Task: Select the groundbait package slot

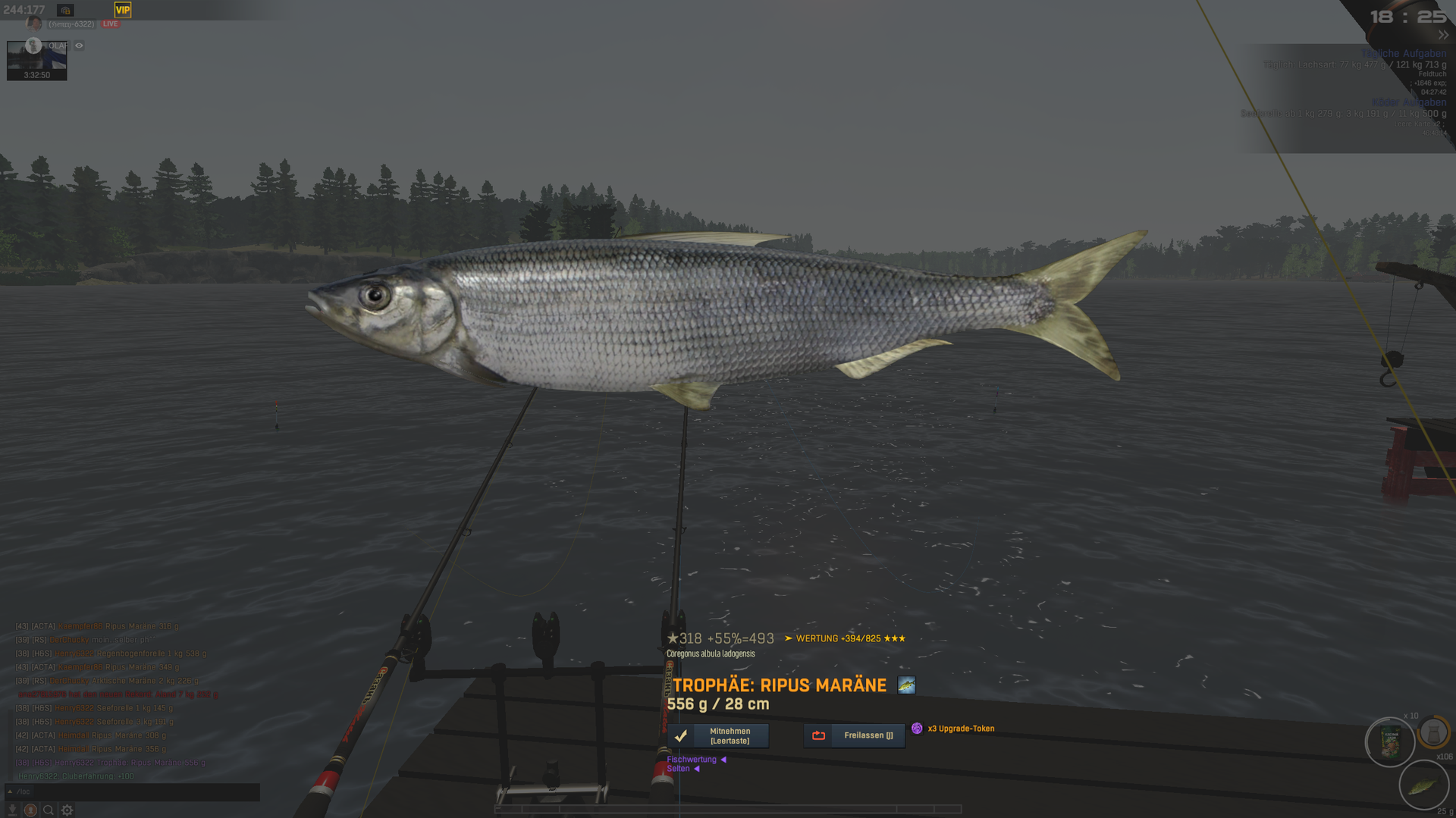Action: tap(1390, 742)
